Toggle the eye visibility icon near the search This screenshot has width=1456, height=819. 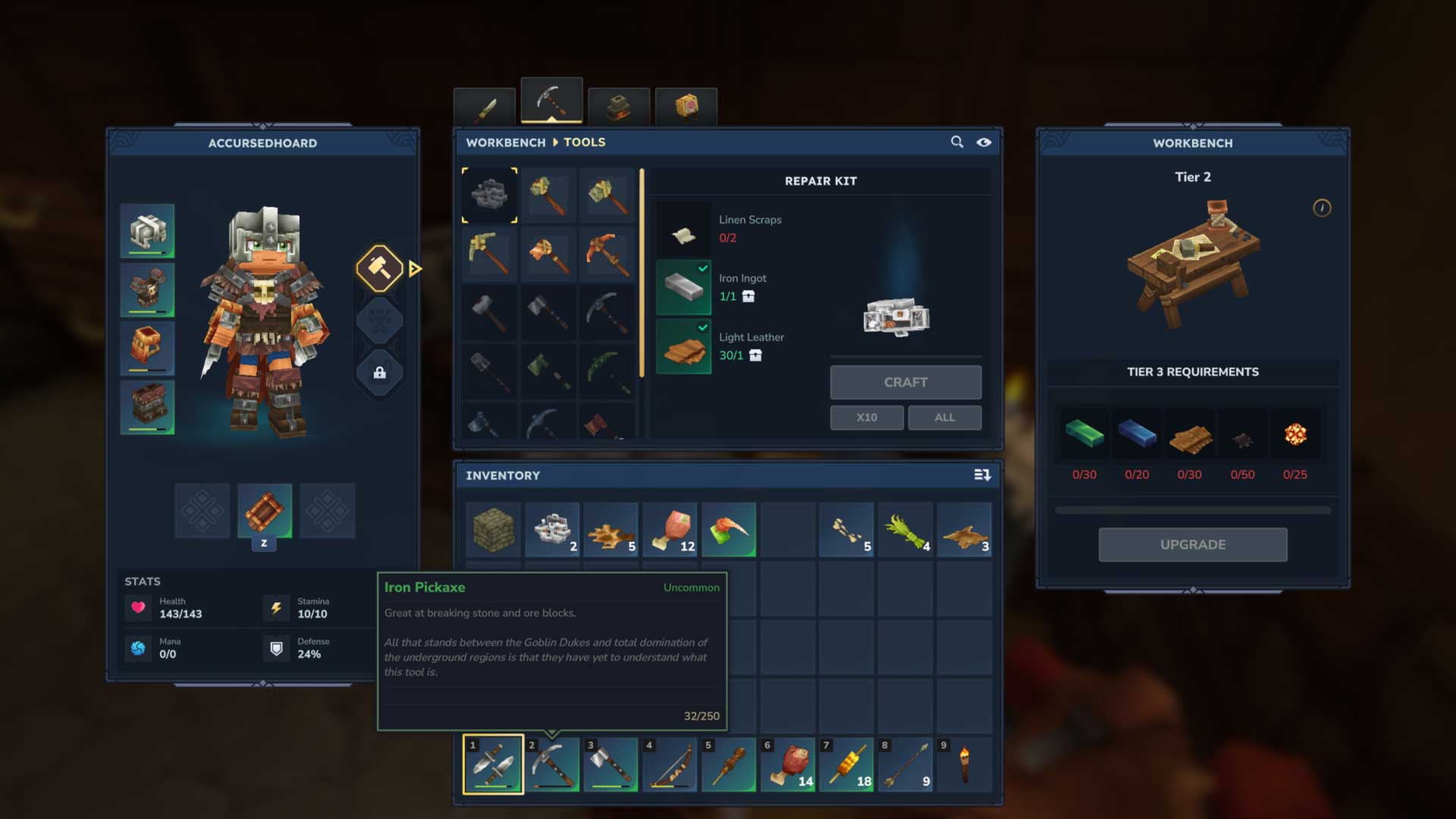tap(984, 142)
